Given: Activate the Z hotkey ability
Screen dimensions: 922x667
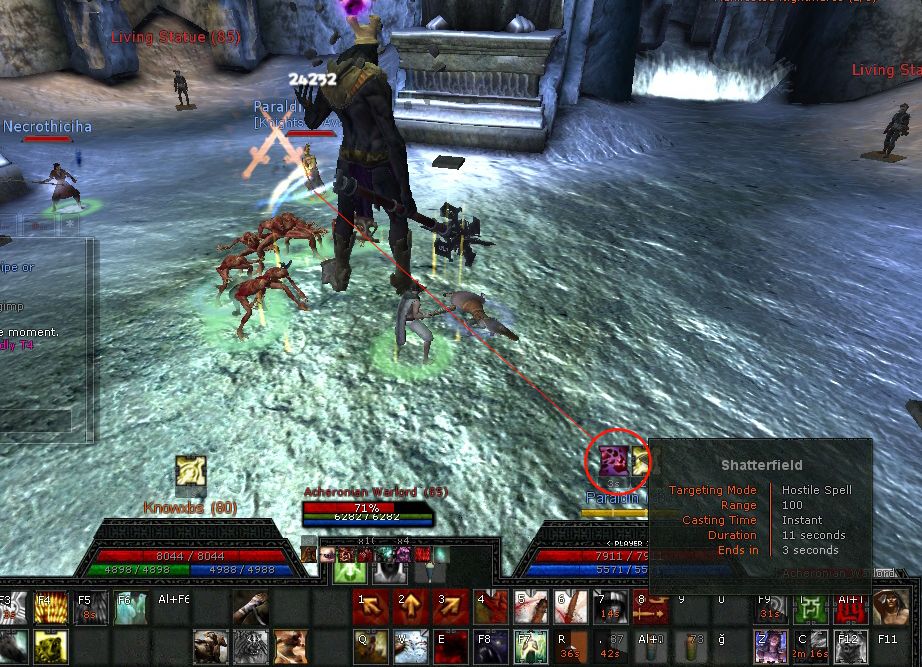Looking at the screenshot, I should click(x=770, y=646).
